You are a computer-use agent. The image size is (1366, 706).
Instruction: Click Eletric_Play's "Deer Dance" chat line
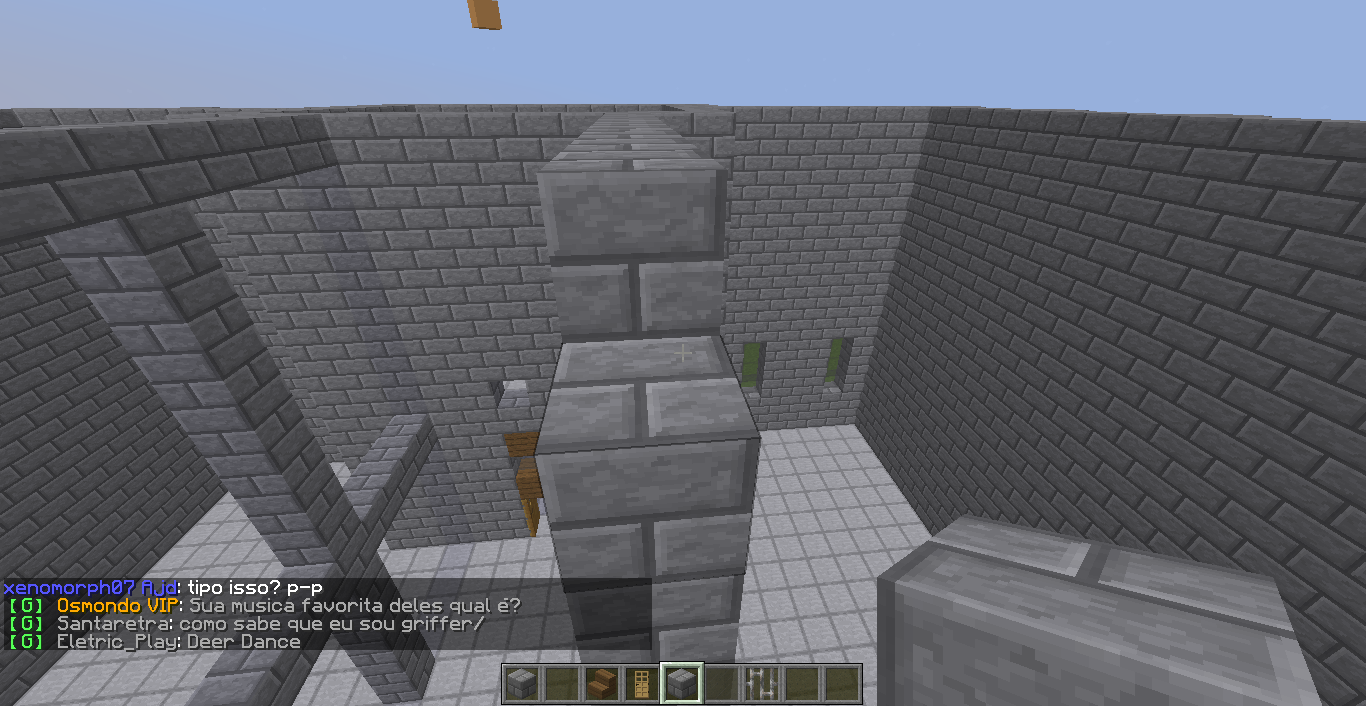[x=178, y=642]
